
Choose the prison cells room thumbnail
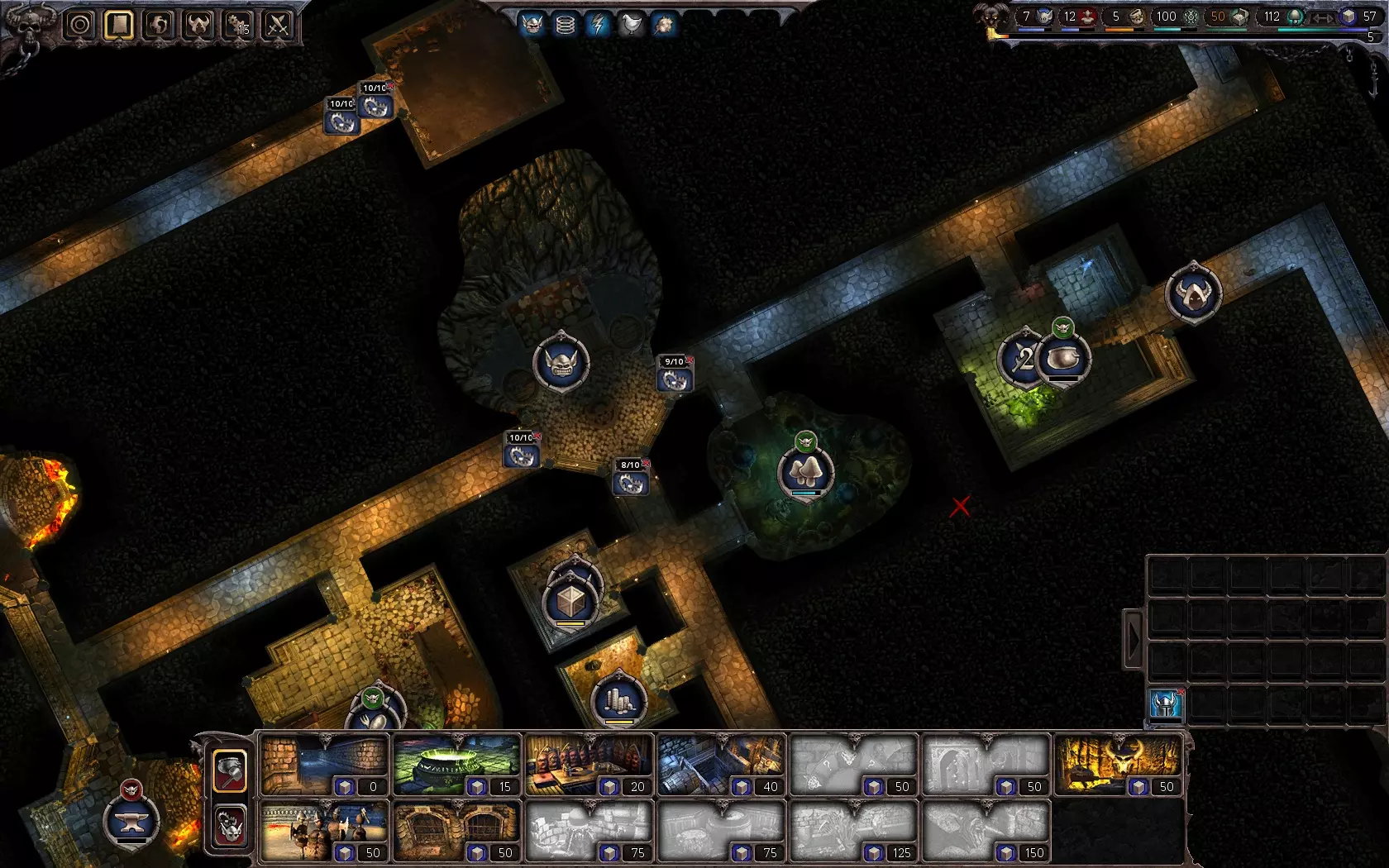[456, 830]
